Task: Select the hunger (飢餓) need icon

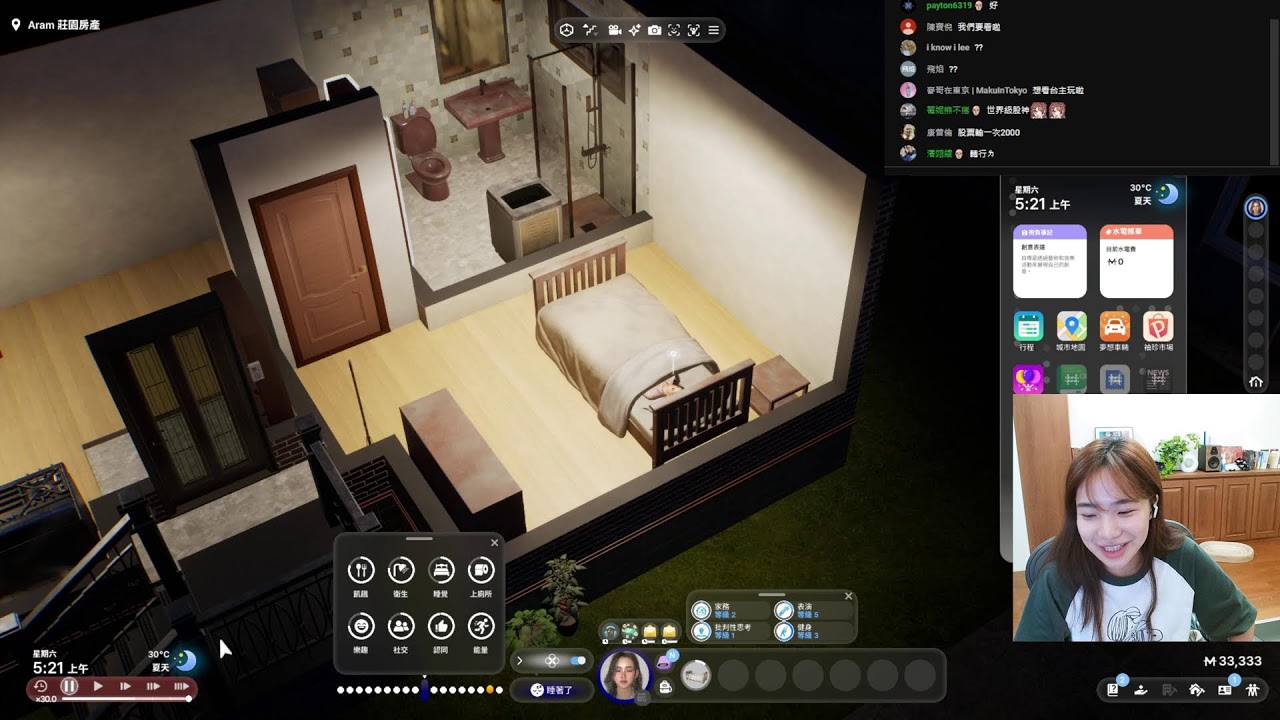Action: tap(361, 571)
